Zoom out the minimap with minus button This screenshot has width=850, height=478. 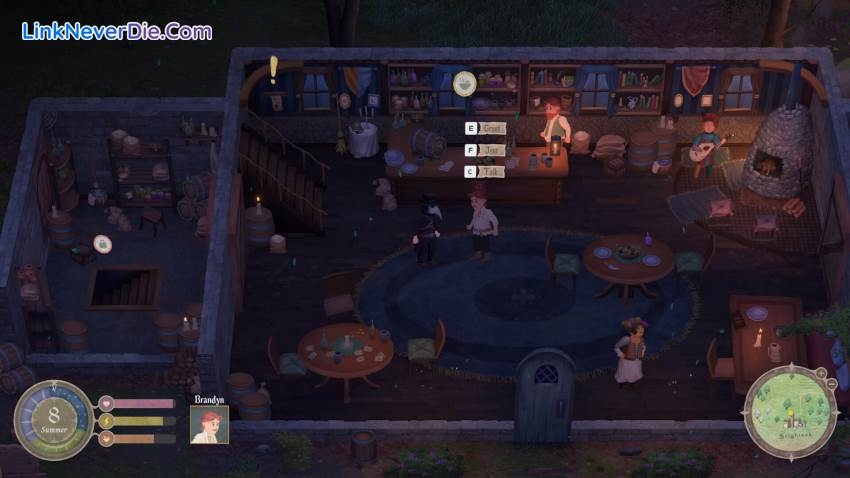coord(832,384)
